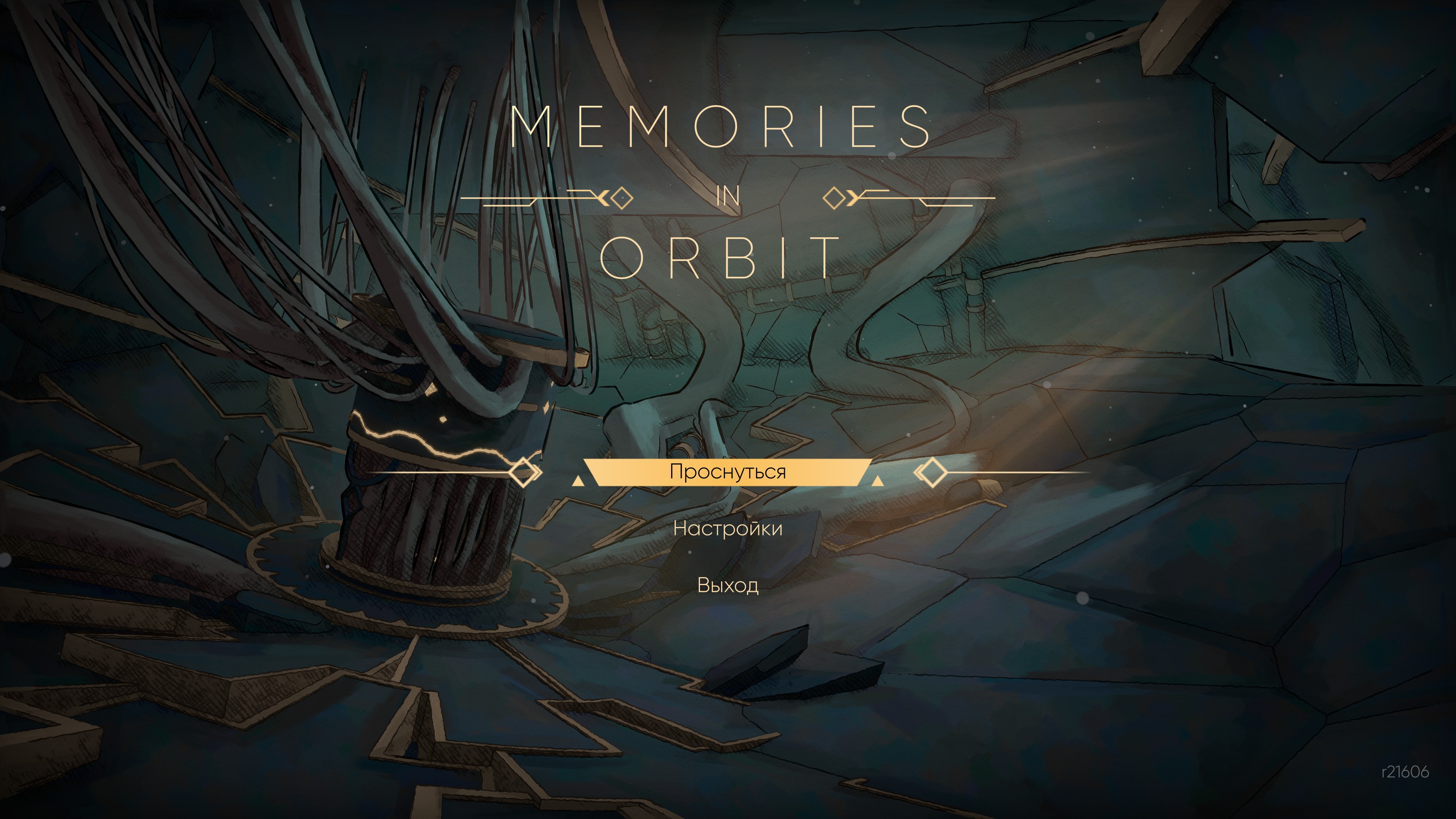The image size is (1456, 819).
Task: Choose Выход to quit the game
Action: (x=728, y=585)
